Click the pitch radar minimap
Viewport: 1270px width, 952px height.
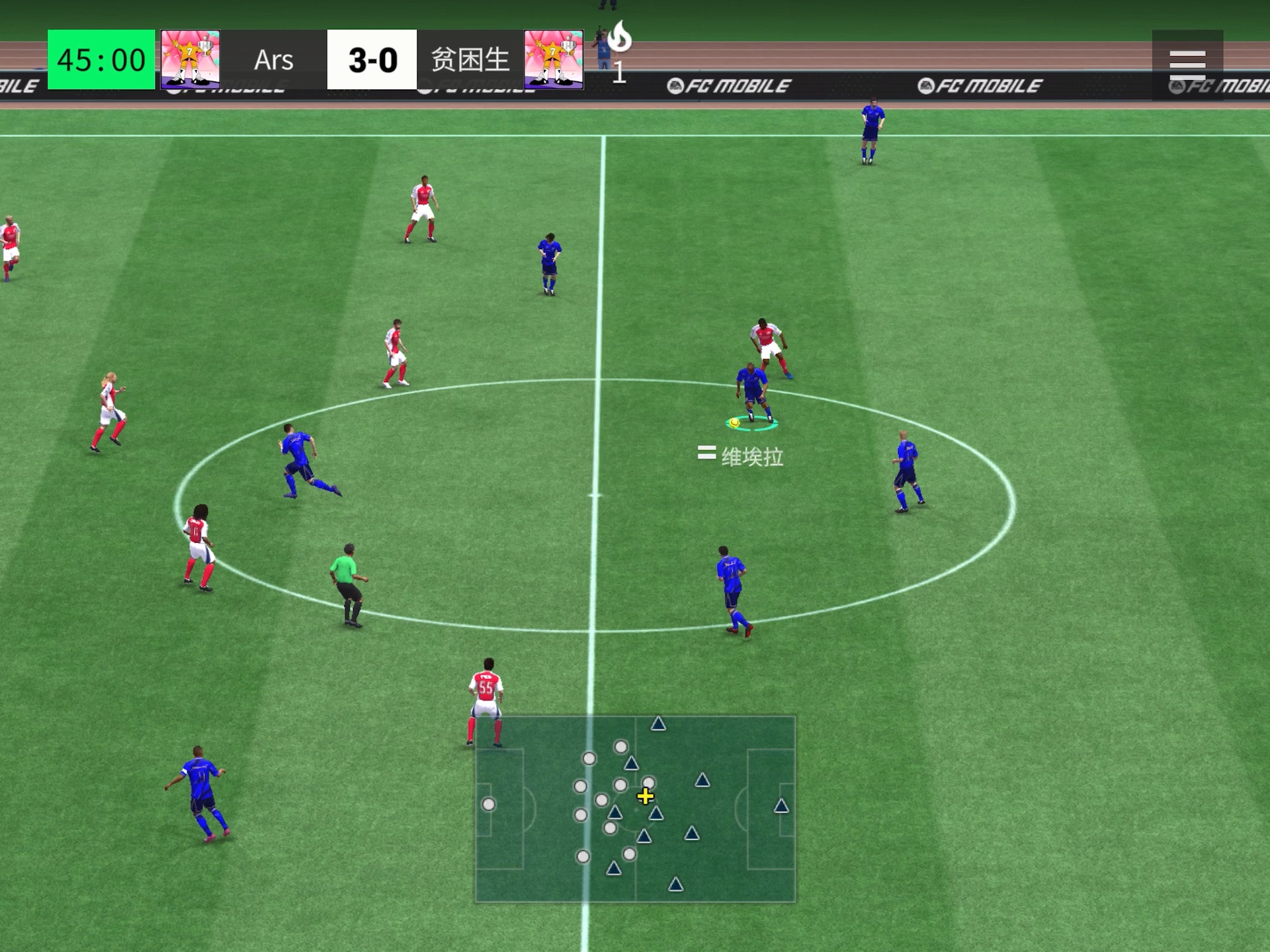pyautogui.click(x=635, y=809)
